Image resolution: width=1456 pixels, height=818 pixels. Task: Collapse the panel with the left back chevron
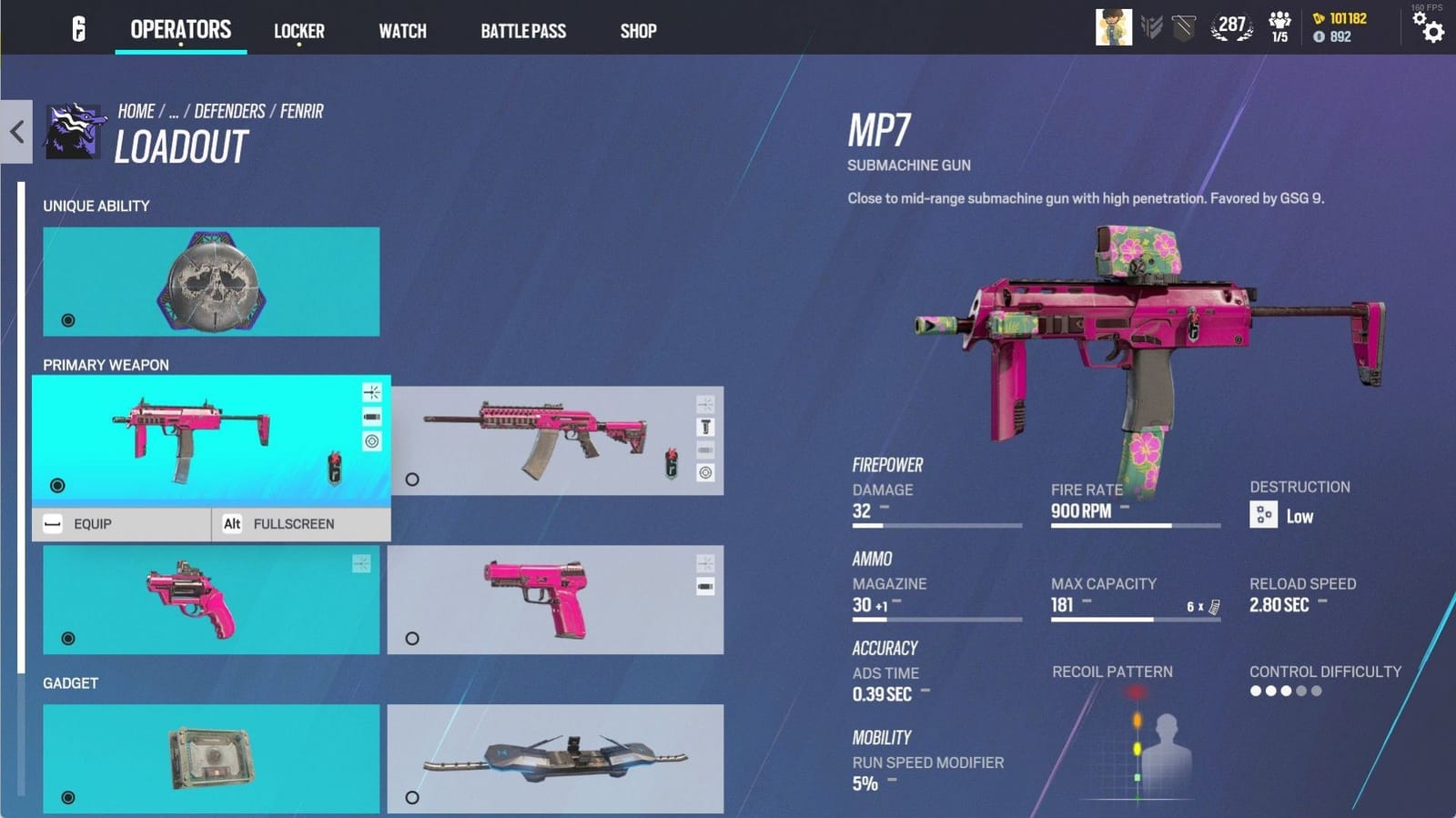pos(15,131)
